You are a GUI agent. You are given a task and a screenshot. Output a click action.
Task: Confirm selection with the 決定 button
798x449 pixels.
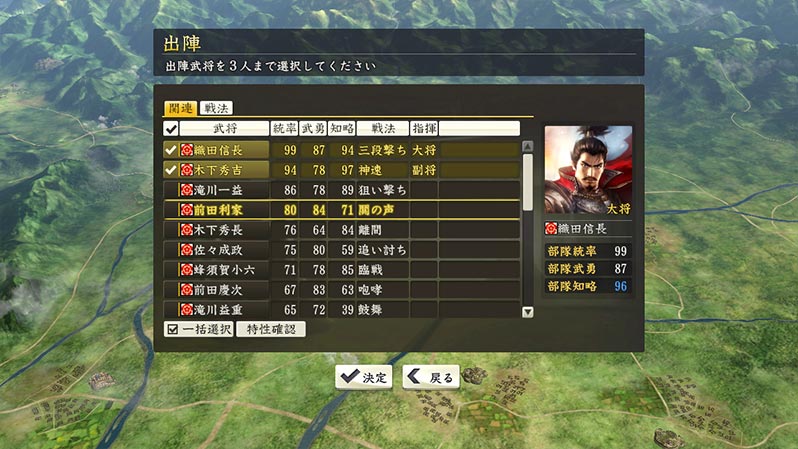coord(365,377)
